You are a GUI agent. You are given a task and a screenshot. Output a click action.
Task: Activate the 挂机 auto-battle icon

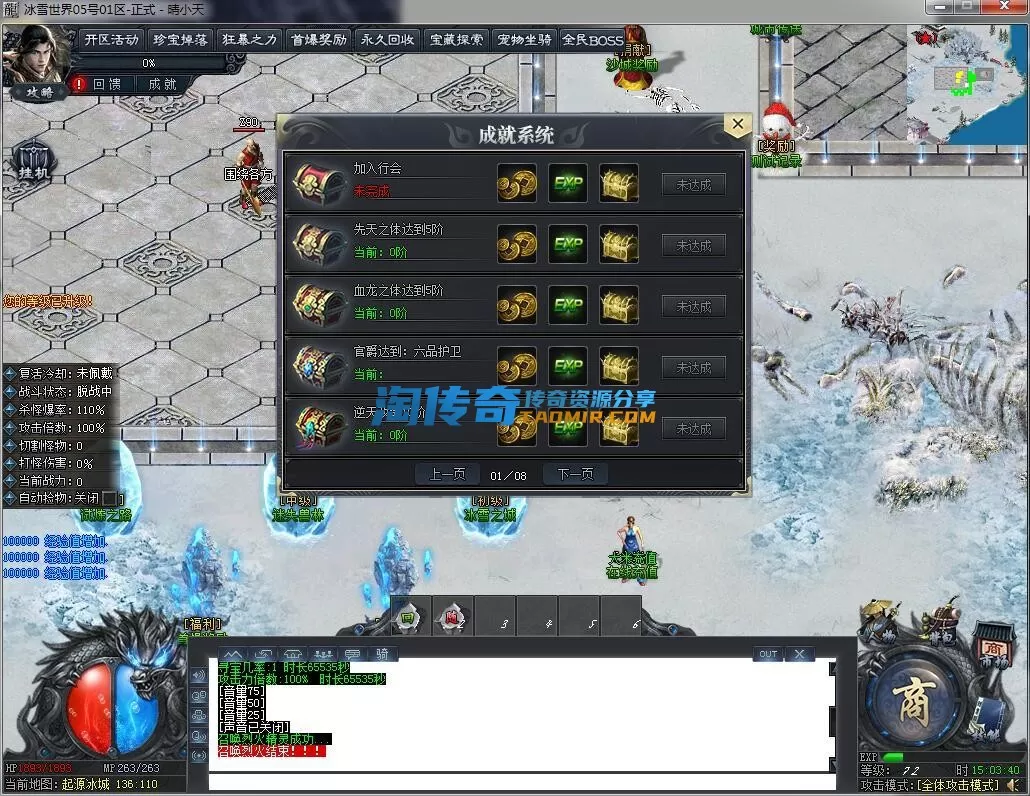coord(30,161)
